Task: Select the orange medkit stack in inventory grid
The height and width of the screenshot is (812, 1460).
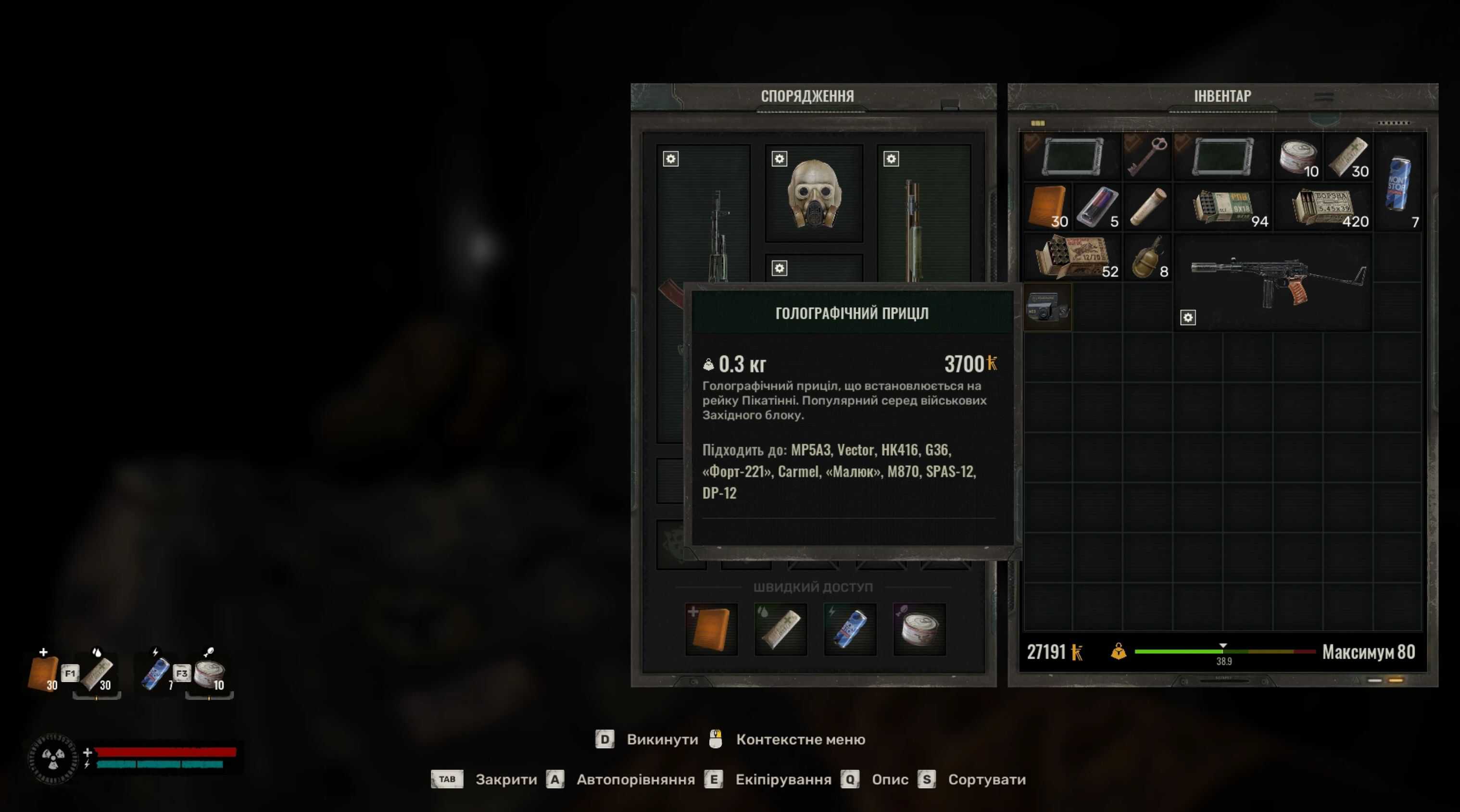Action: click(1046, 206)
